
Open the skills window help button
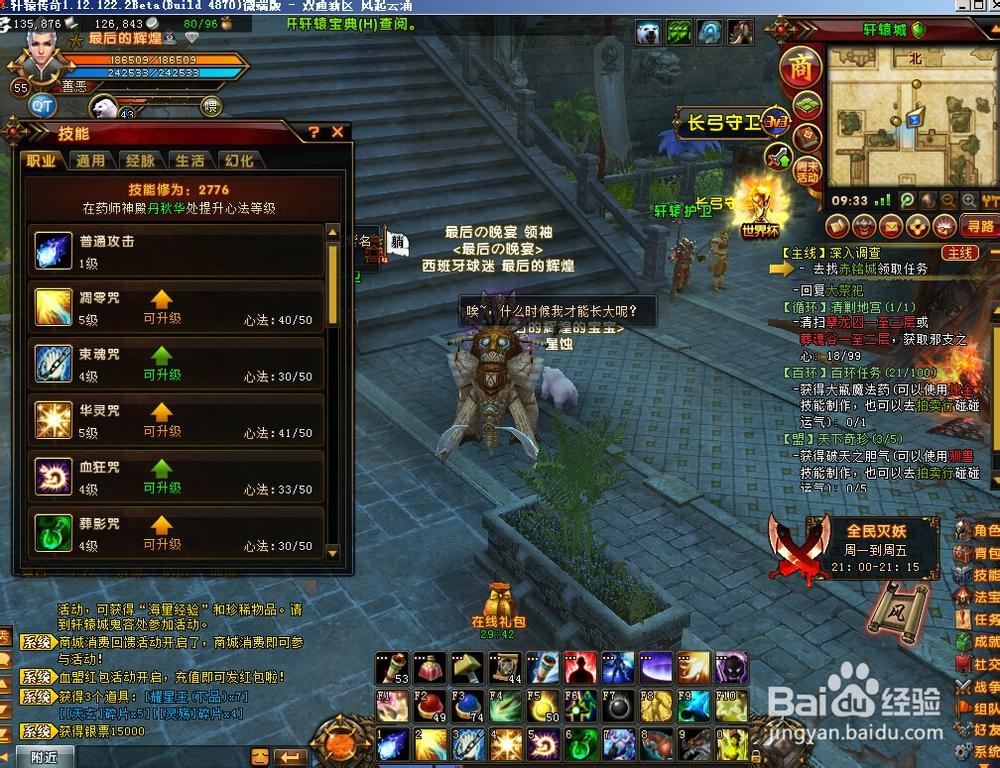click(x=314, y=132)
